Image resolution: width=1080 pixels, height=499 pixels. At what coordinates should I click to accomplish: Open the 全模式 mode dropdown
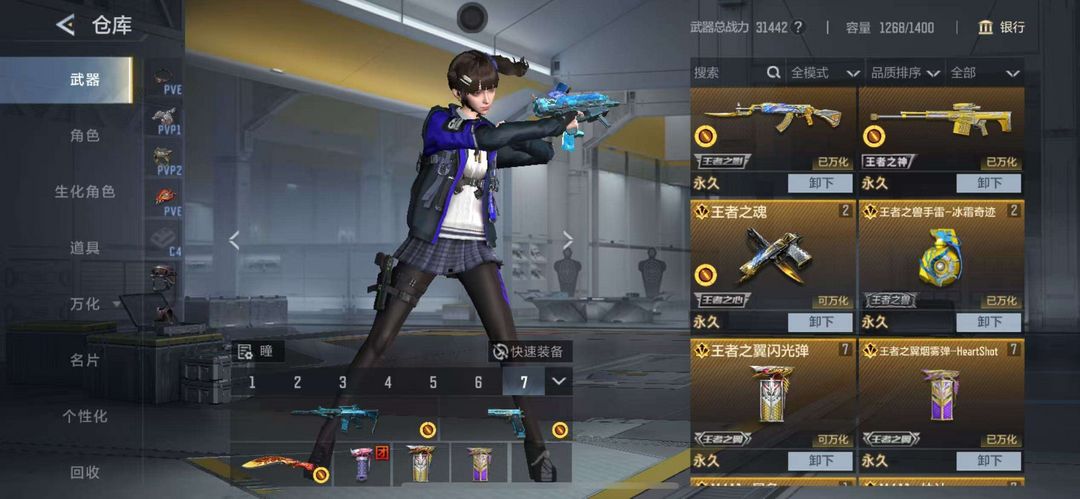click(x=825, y=73)
